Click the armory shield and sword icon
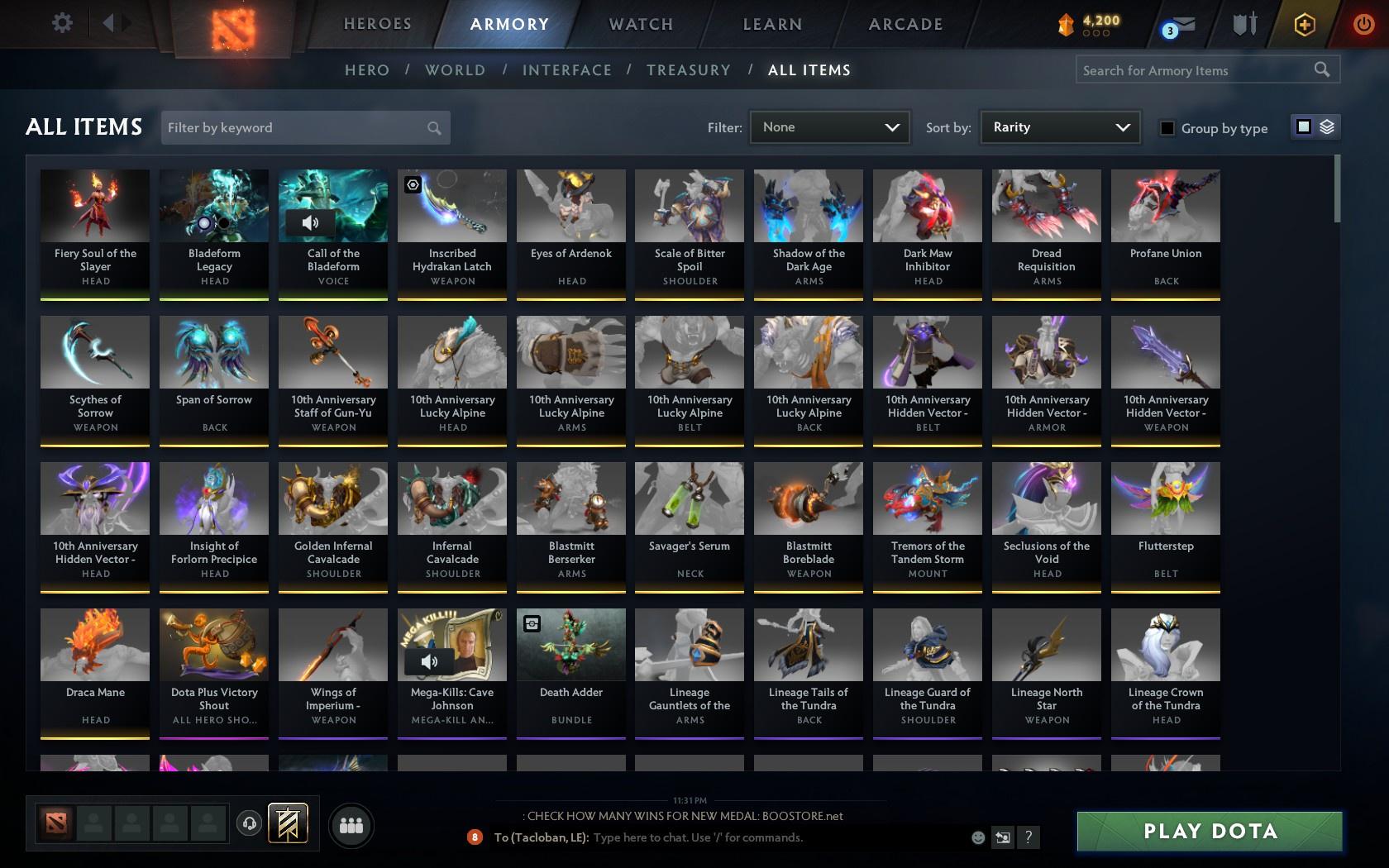This screenshot has width=1389, height=868. coord(1243,25)
